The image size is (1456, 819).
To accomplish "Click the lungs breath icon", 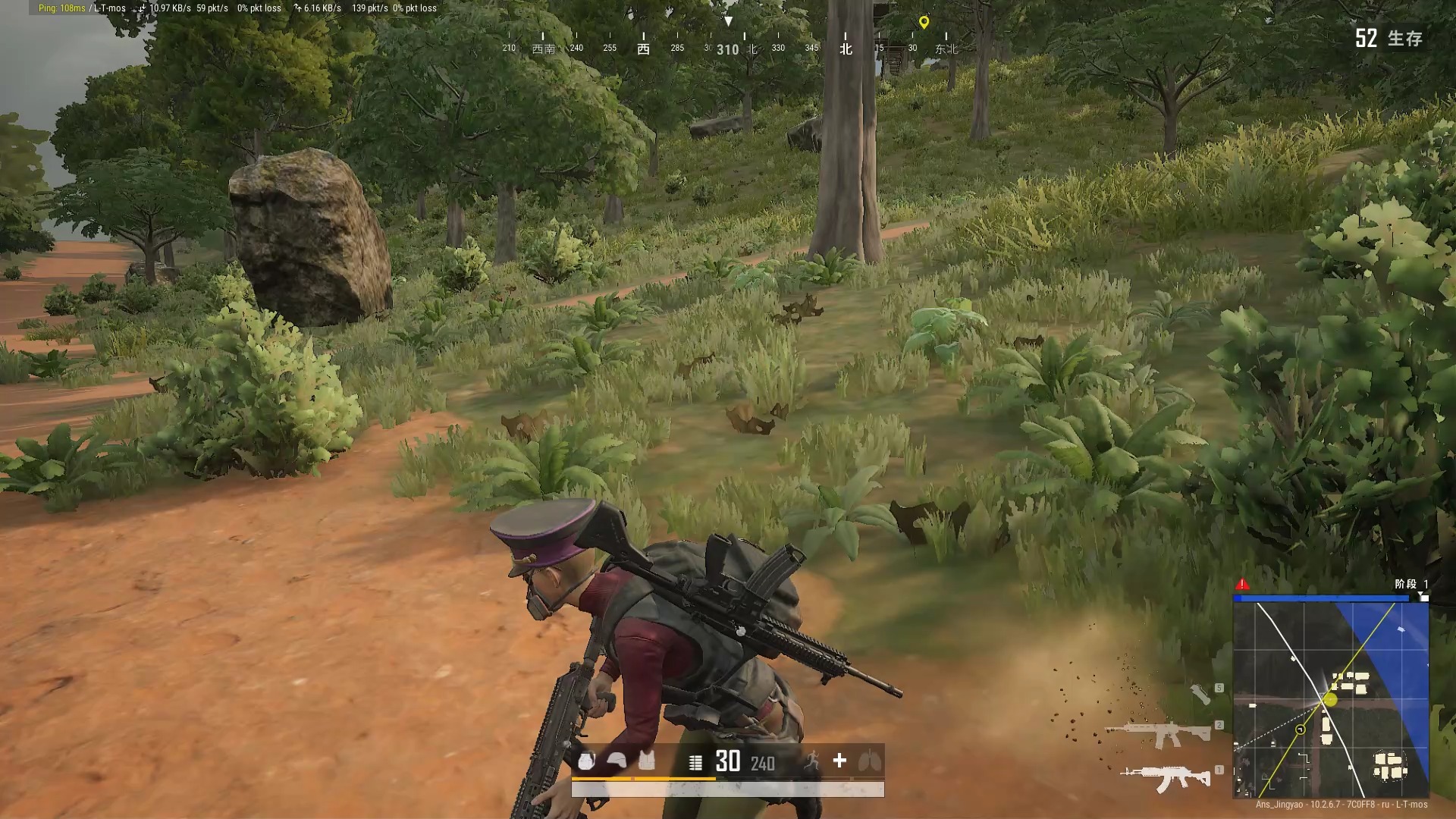I will pyautogui.click(x=869, y=761).
